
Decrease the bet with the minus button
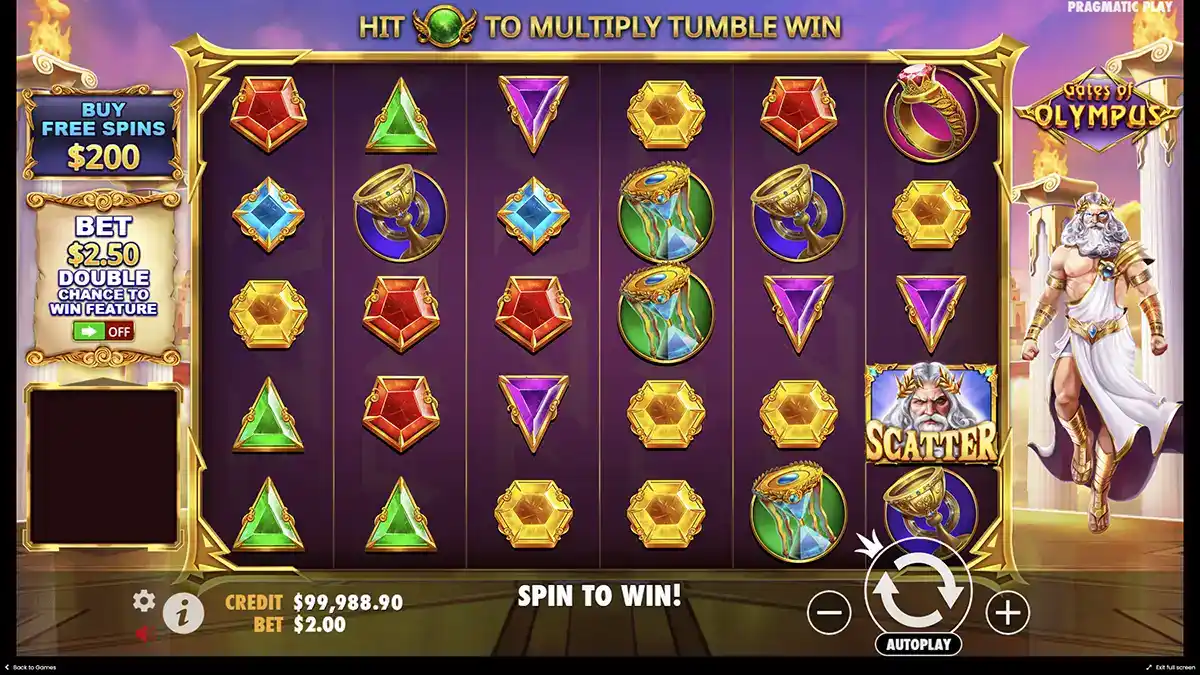[x=829, y=611]
